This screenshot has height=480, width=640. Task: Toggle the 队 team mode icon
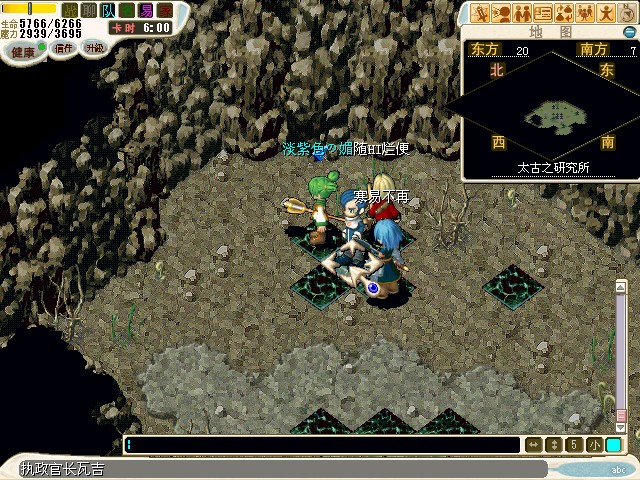107,9
